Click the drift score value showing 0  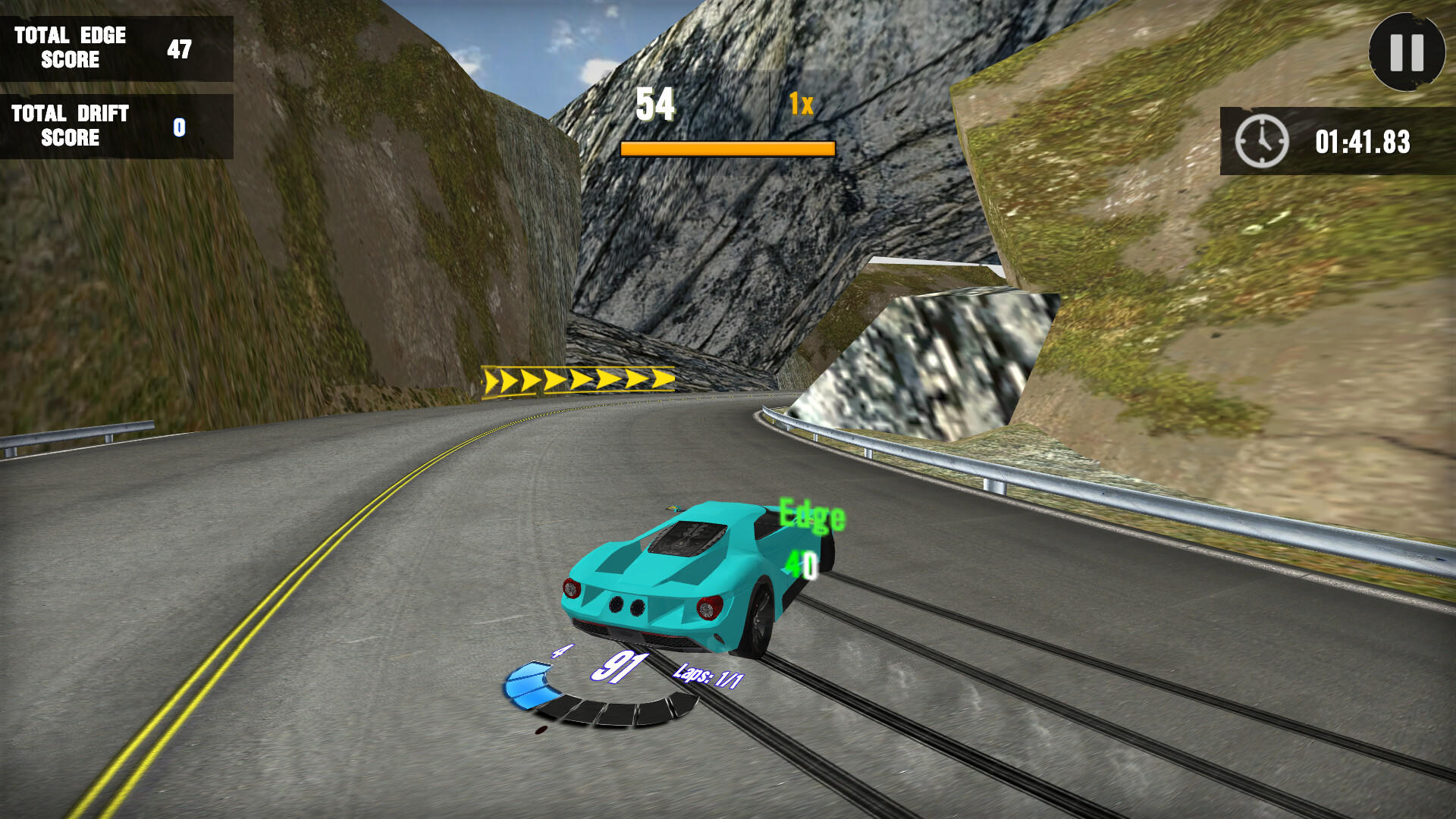[x=179, y=127]
